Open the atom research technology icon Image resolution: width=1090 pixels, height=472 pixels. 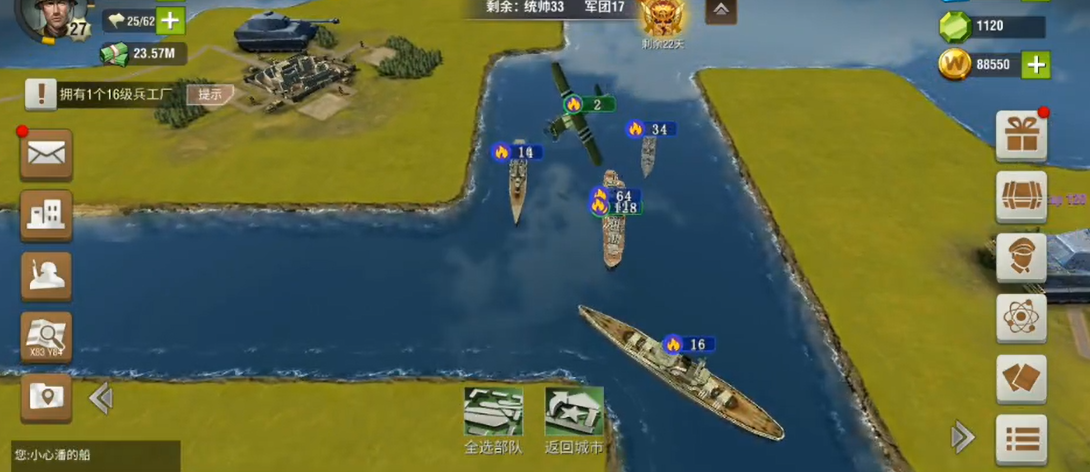coord(1021,318)
